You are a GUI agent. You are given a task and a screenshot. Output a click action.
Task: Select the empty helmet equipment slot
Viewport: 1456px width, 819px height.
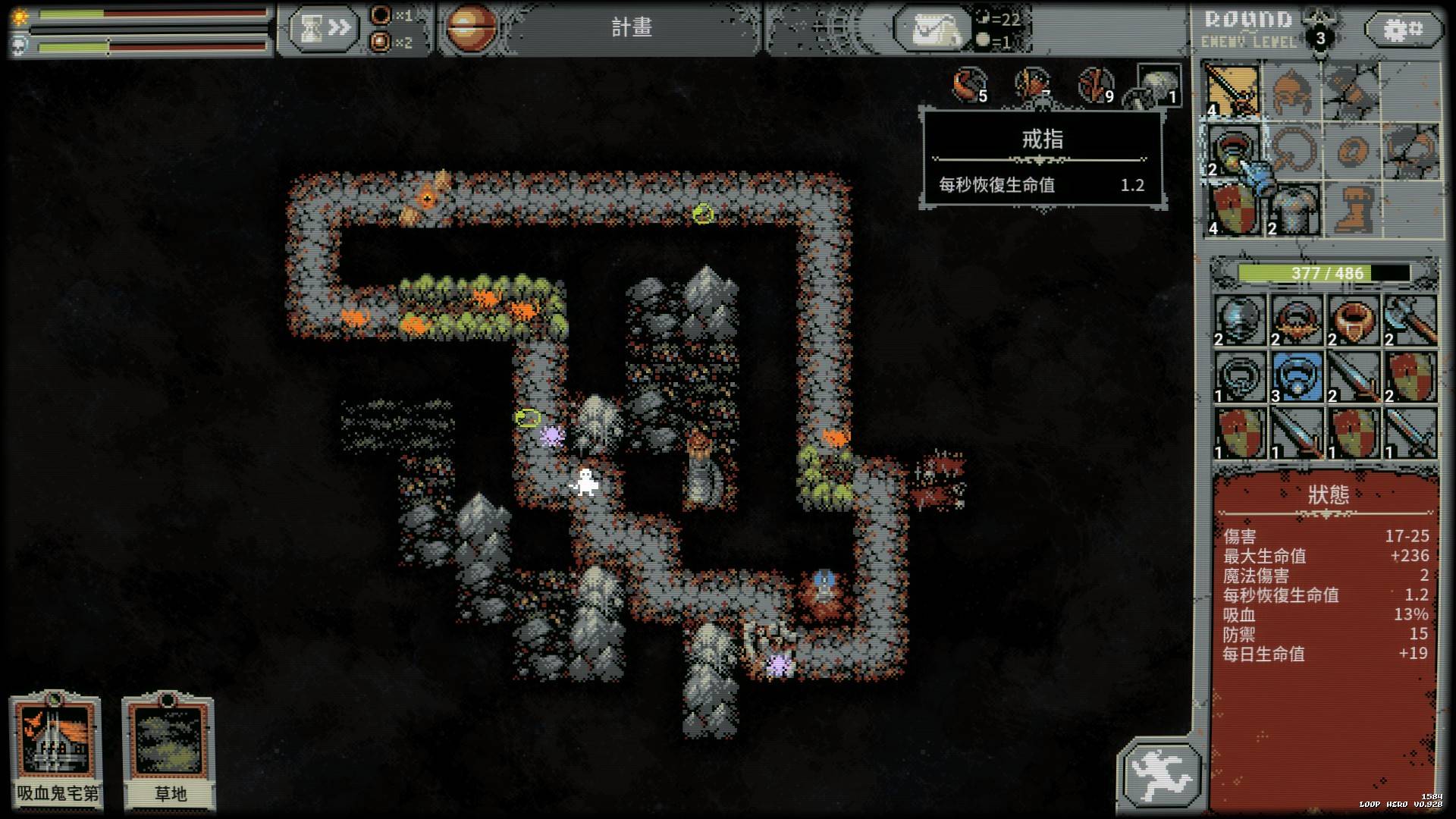click(x=1292, y=91)
